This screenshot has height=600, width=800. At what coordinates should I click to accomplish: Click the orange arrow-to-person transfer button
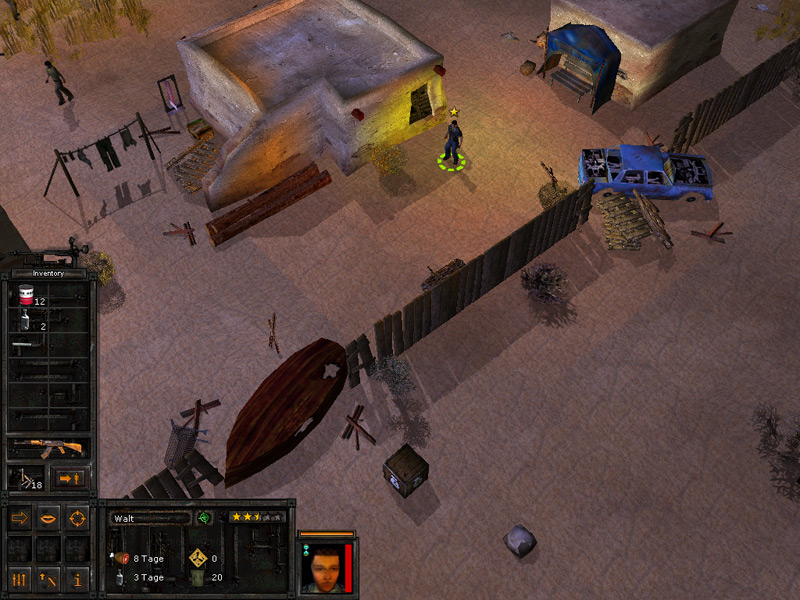point(70,479)
